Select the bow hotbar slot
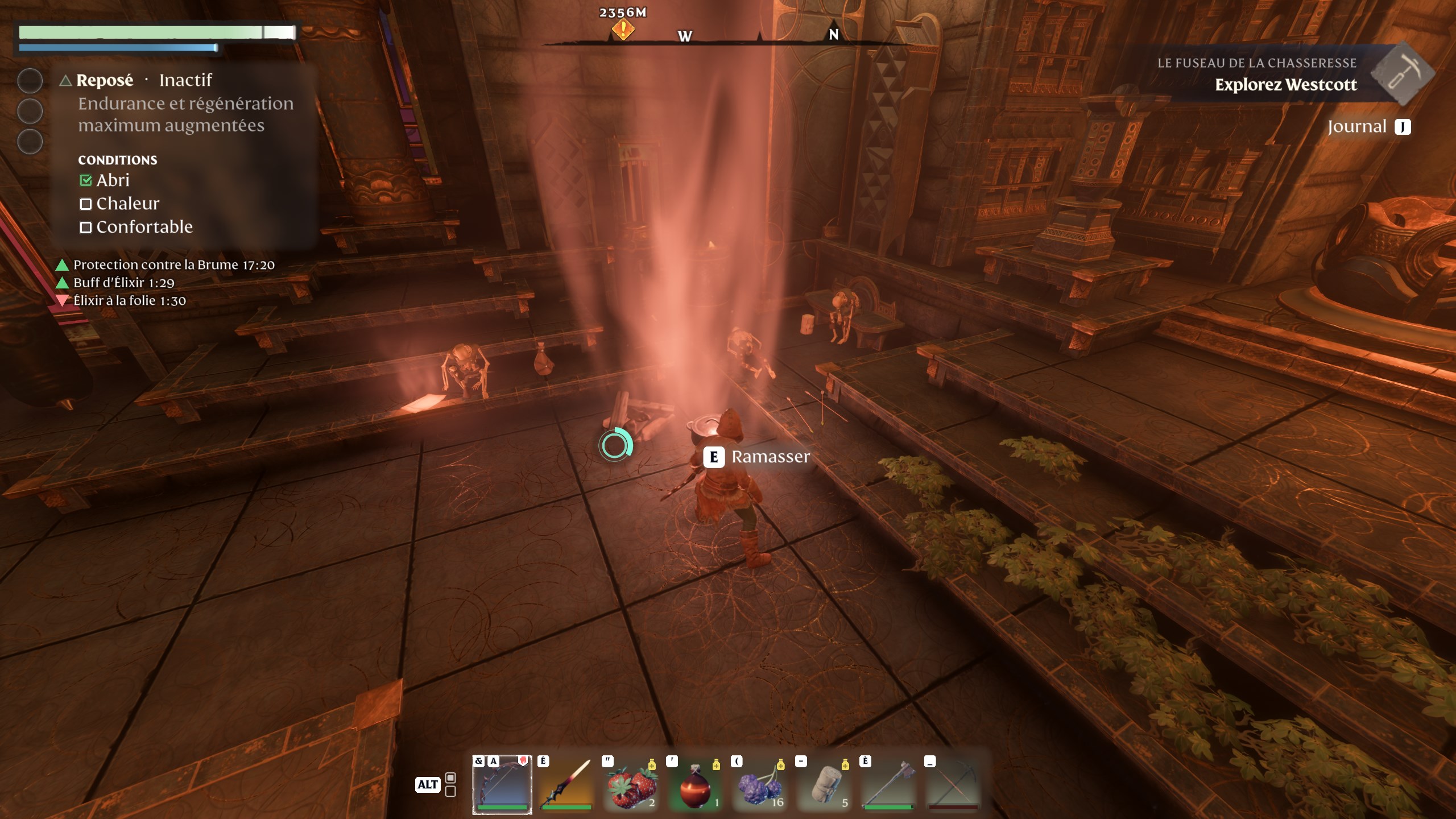 point(502,784)
